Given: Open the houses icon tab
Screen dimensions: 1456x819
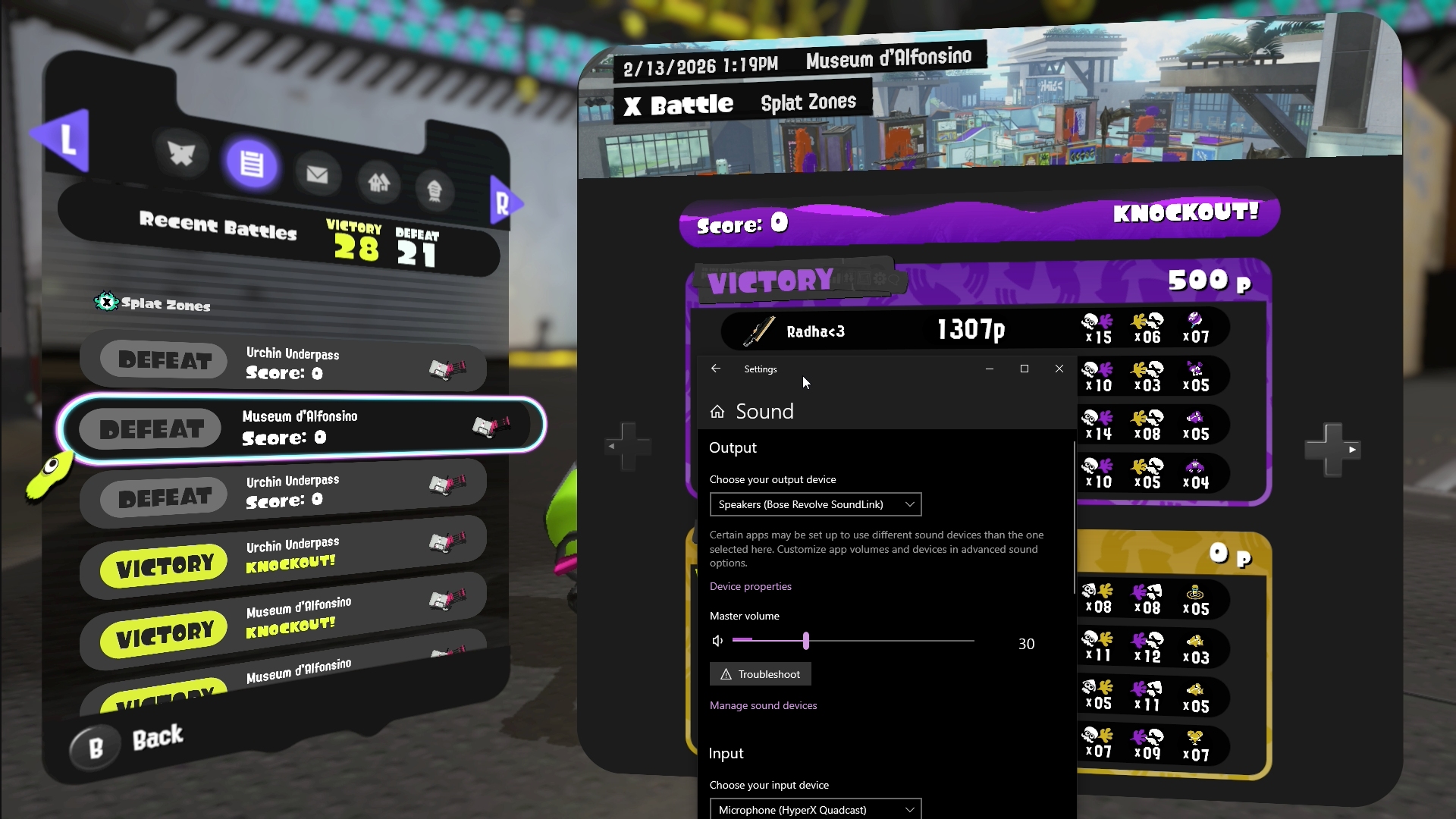Looking at the screenshot, I should pos(378,182).
